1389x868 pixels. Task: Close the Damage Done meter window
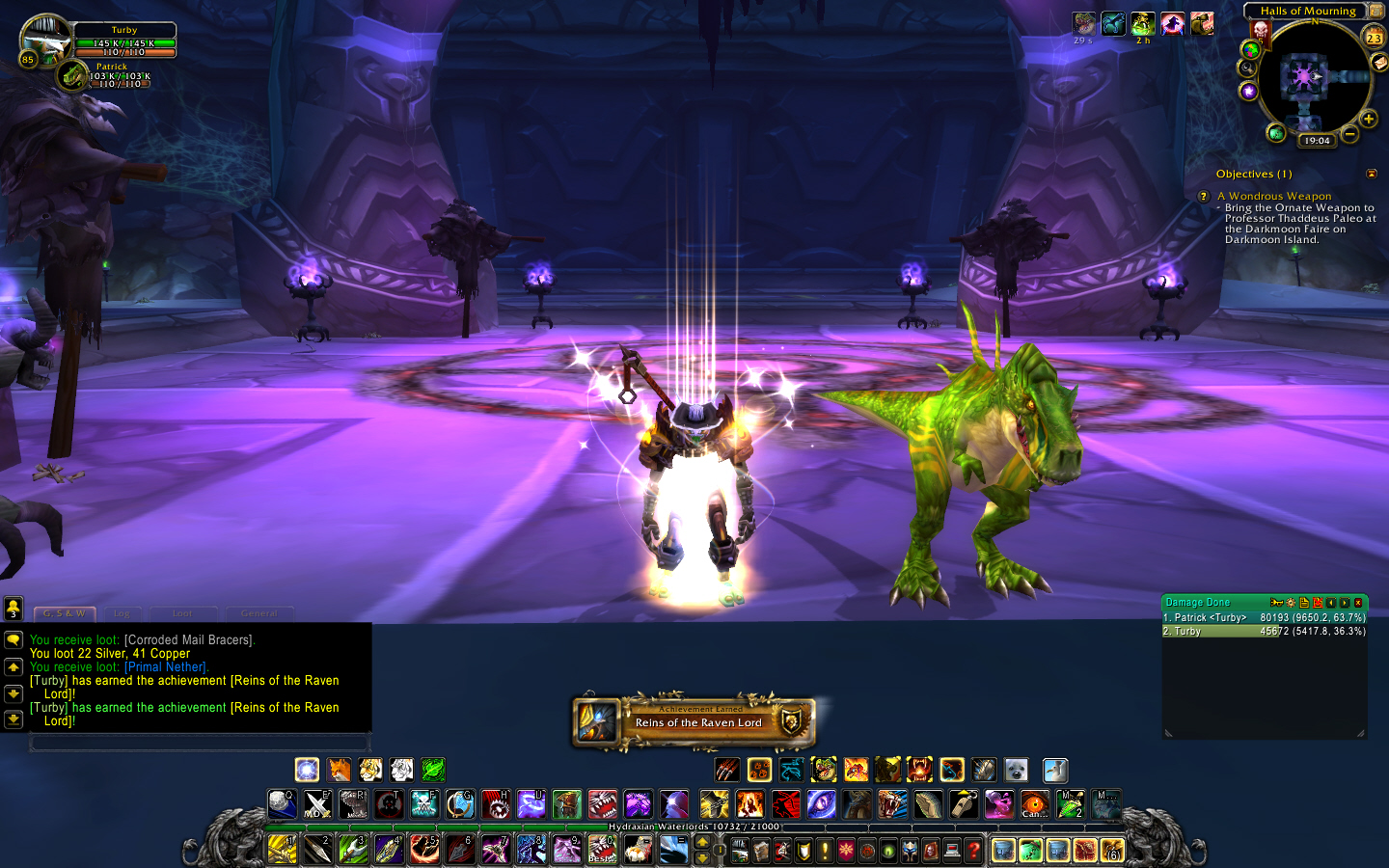coord(1358,603)
